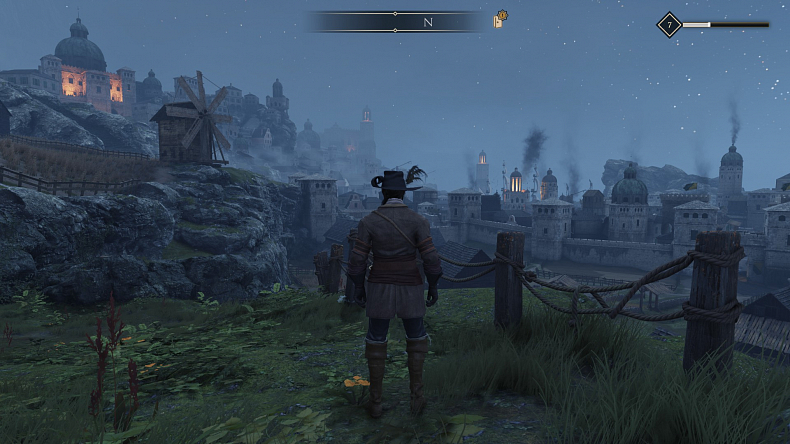This screenshot has width=790, height=444.
Task: Select the level 7 diamond badge
Action: pyautogui.click(x=669, y=24)
